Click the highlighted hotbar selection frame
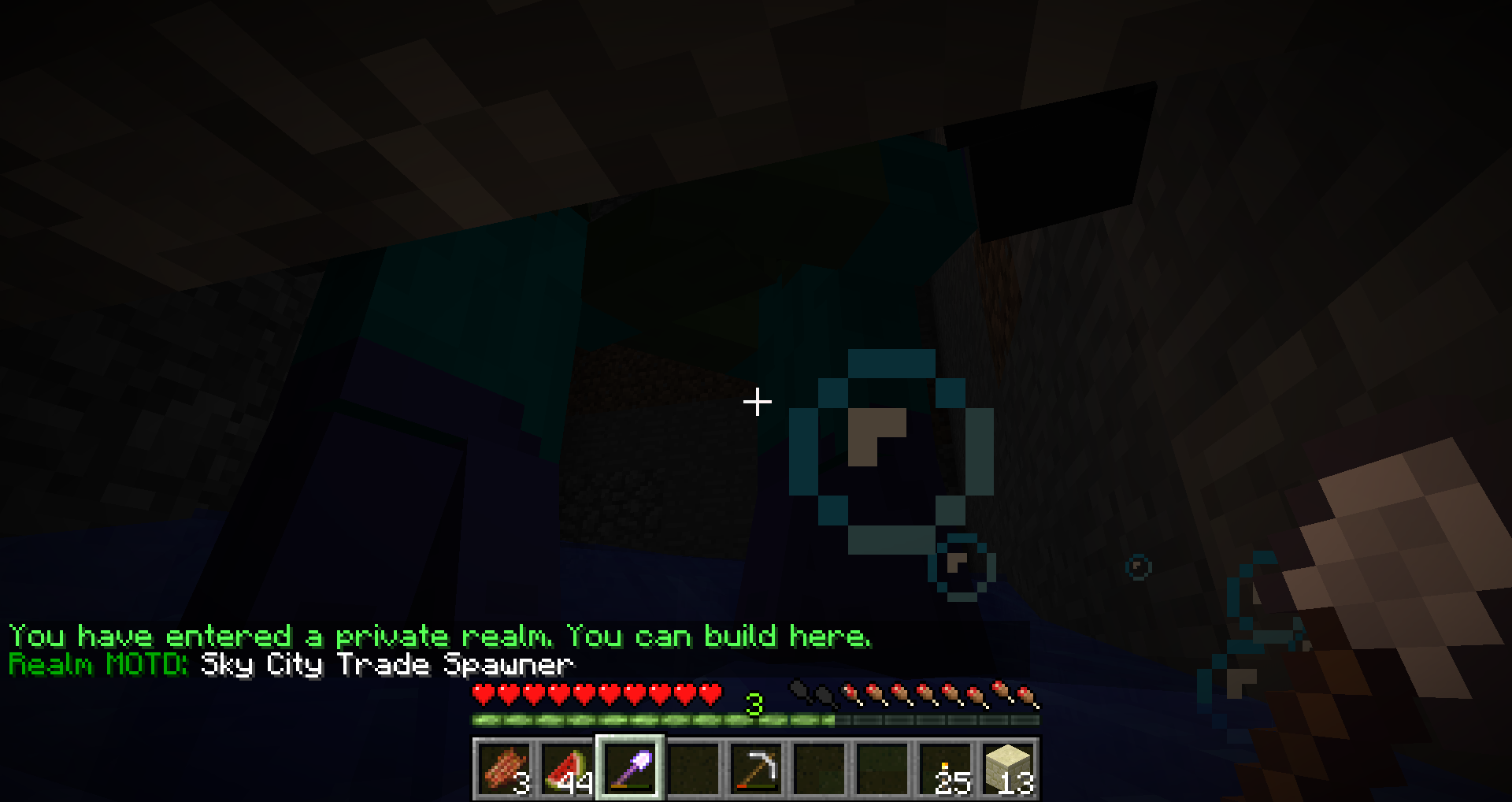1512x802 pixels. coord(629,765)
